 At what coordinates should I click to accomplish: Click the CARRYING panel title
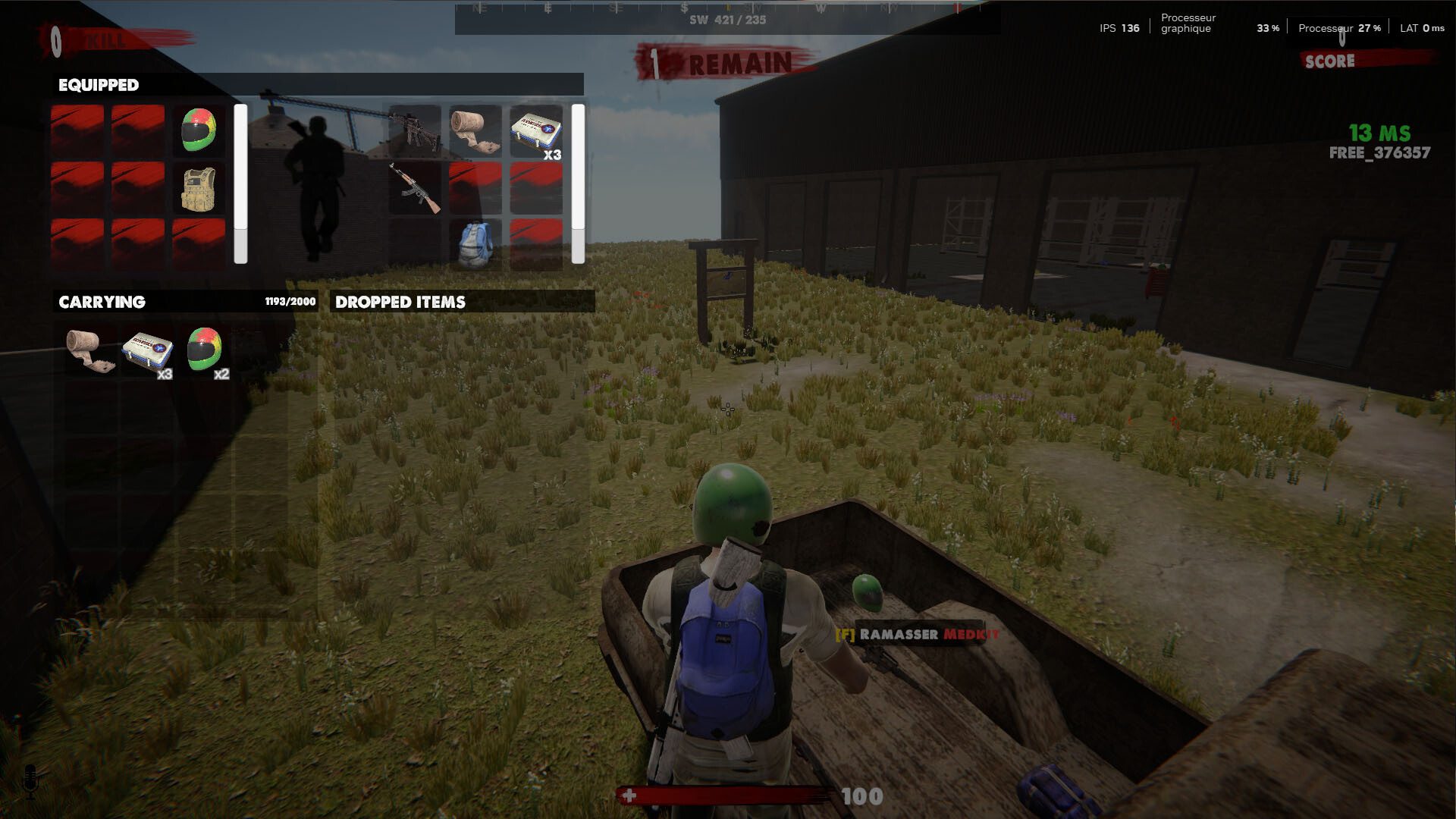[102, 302]
